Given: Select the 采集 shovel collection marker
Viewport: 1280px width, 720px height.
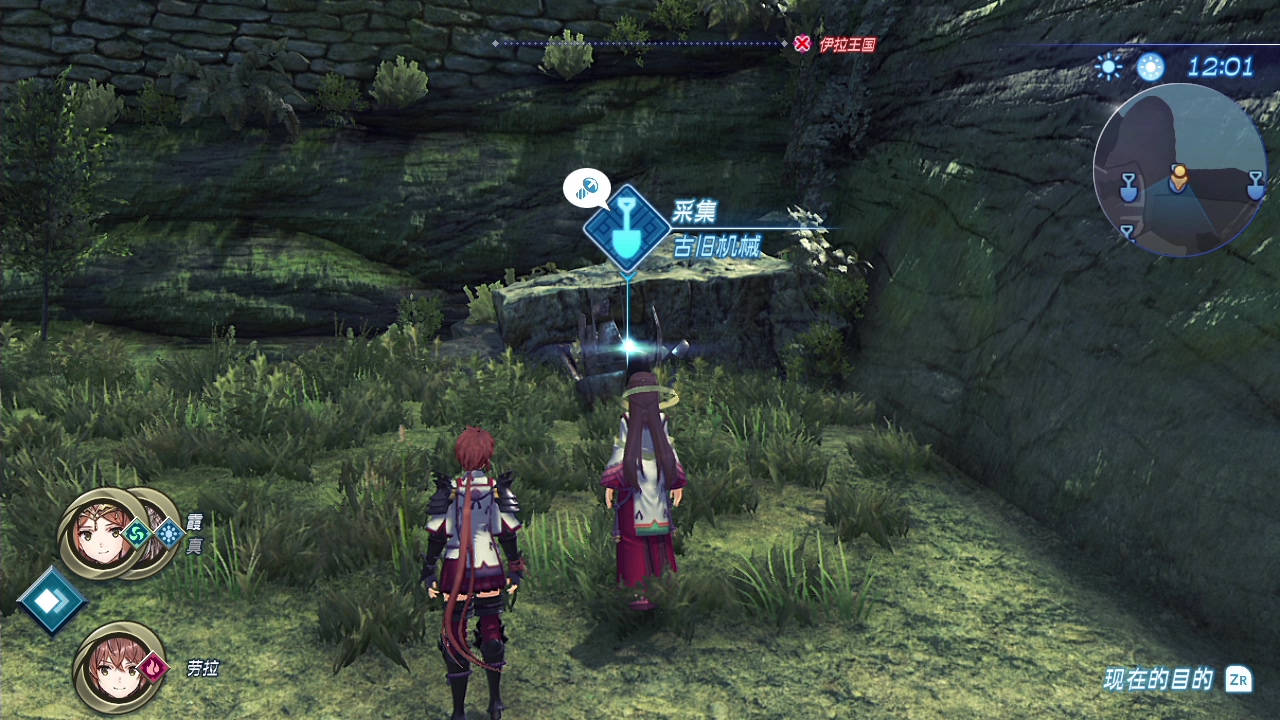Looking at the screenshot, I should (x=627, y=227).
